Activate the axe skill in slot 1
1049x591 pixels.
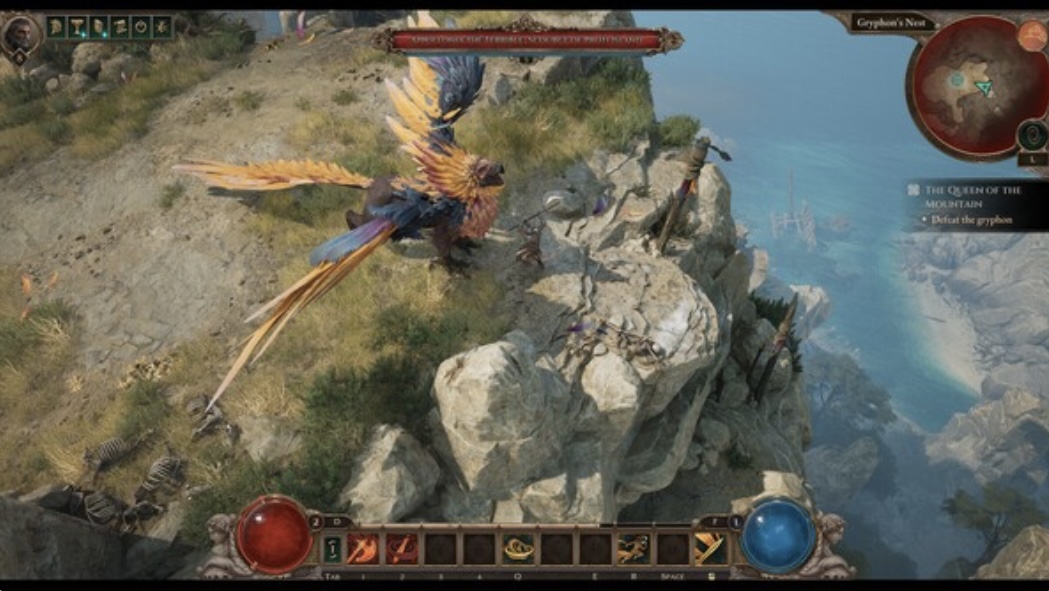(x=362, y=548)
